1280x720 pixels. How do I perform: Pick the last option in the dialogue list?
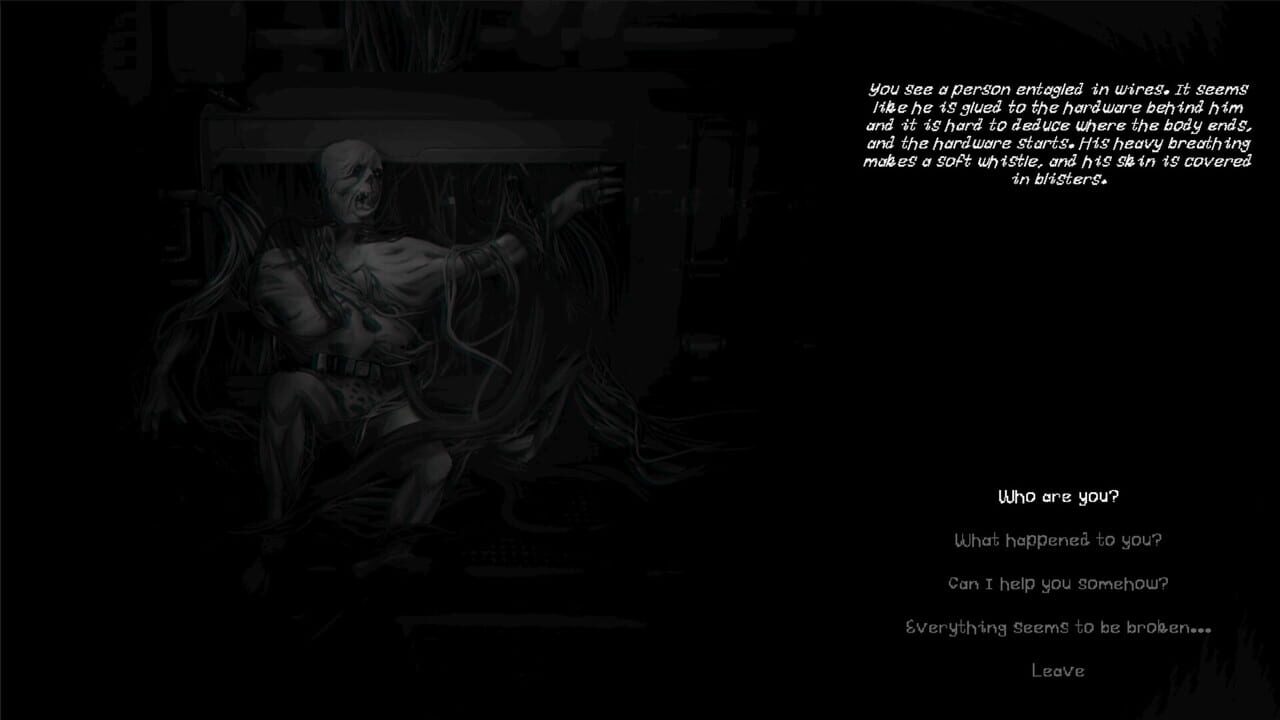1056,671
